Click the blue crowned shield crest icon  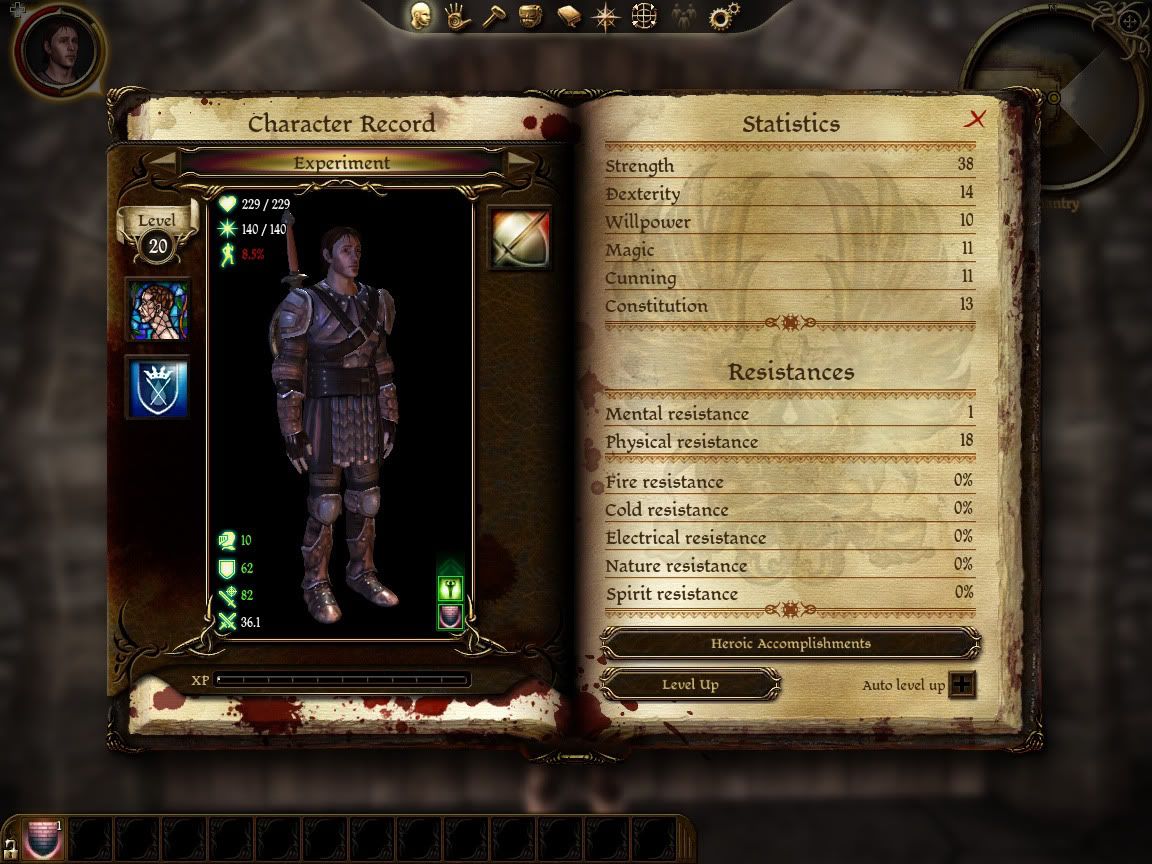coord(158,388)
